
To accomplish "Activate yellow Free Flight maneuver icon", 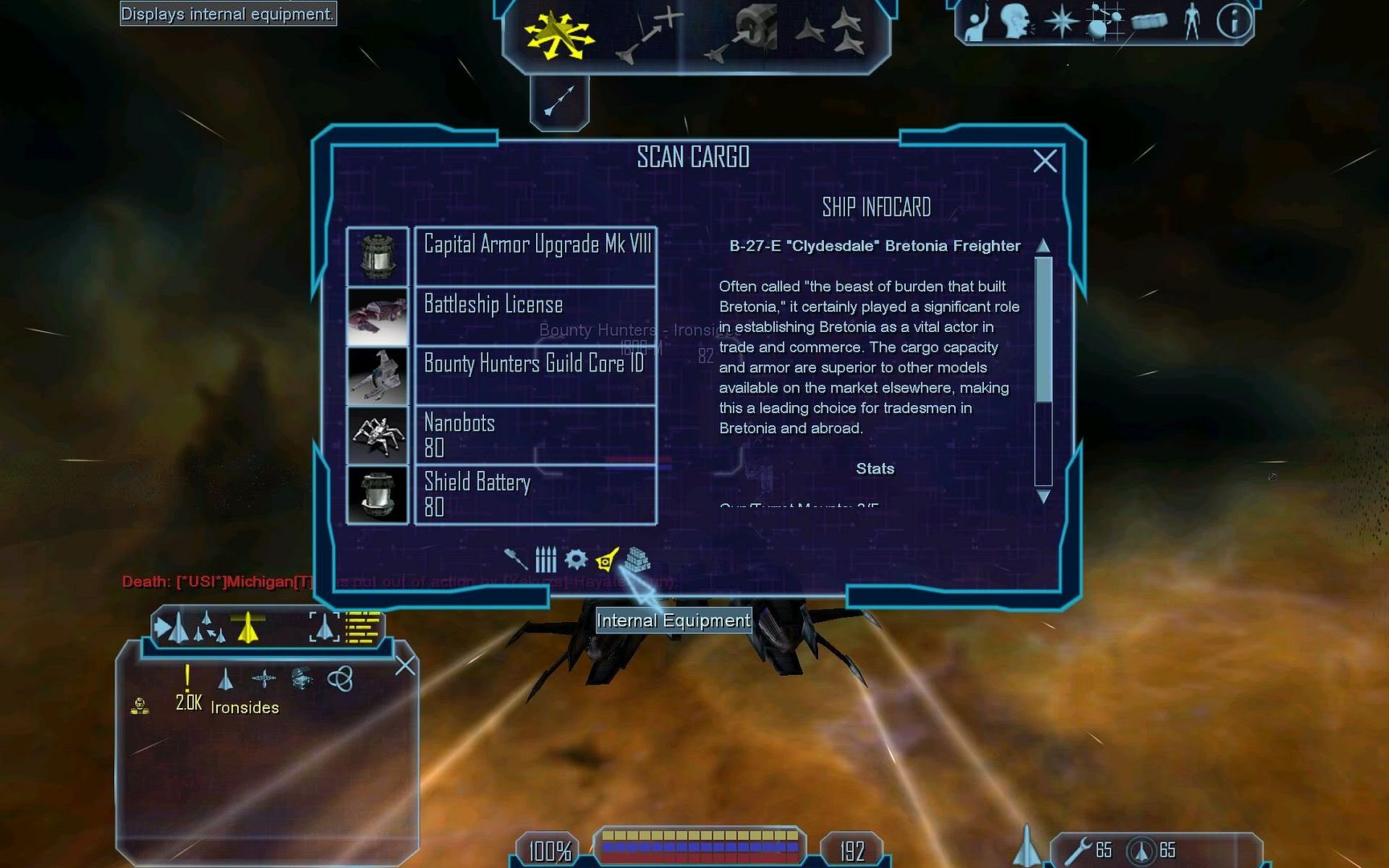I will pos(557,35).
